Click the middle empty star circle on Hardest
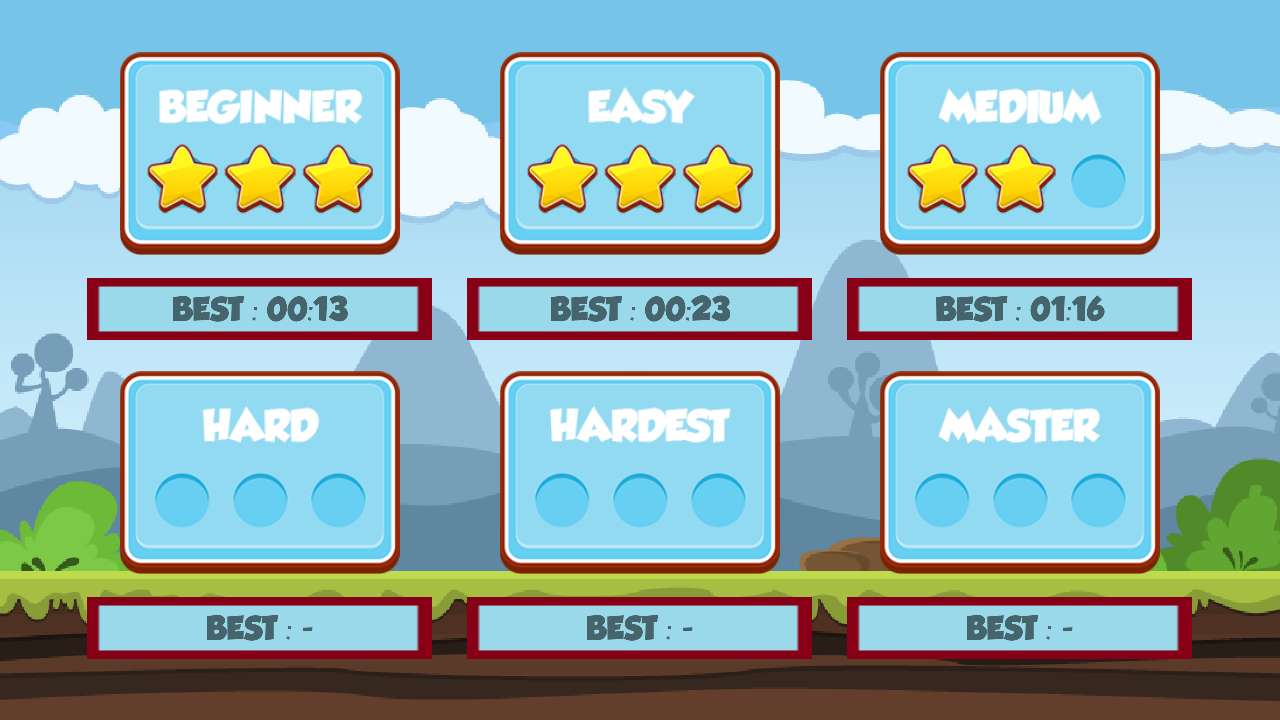Viewport: 1280px width, 720px height. tap(640, 500)
